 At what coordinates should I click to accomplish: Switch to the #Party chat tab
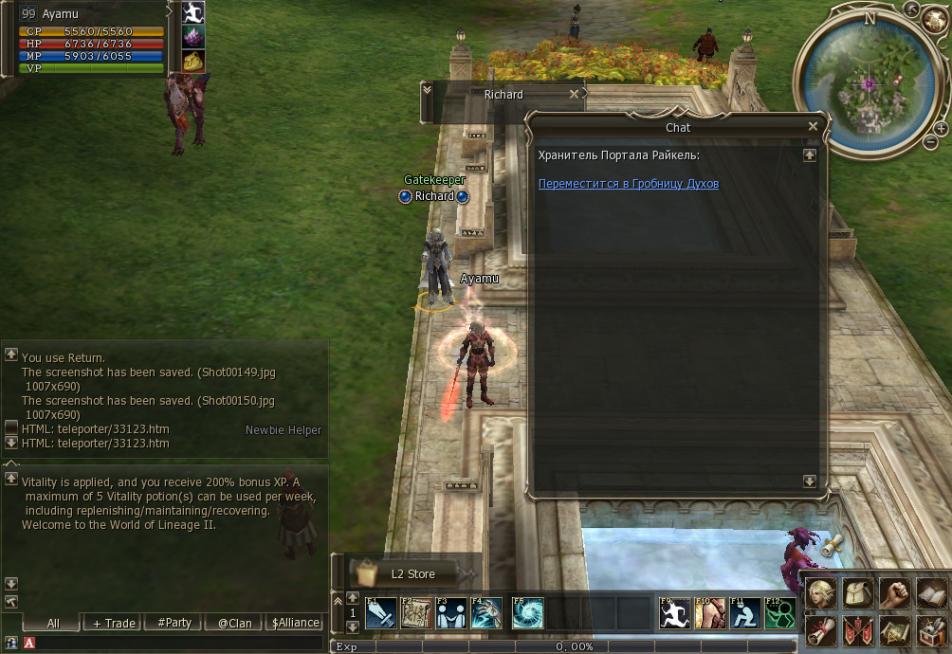[x=174, y=623]
